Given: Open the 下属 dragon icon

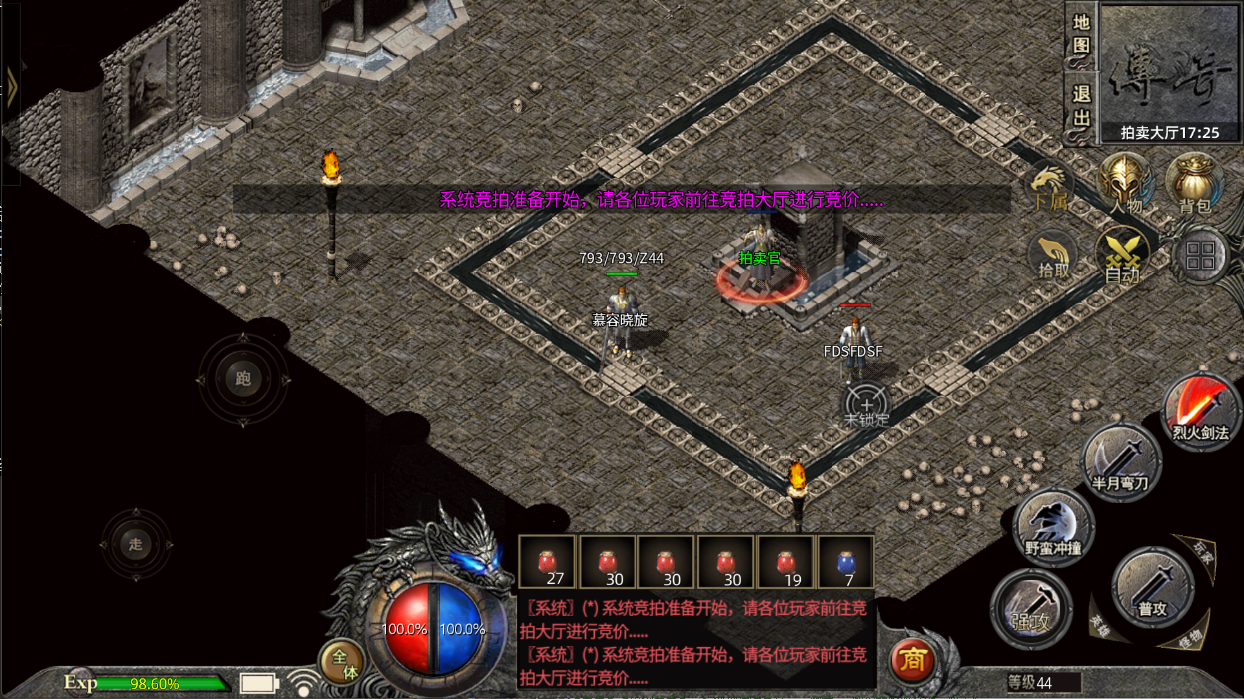Looking at the screenshot, I should click(1049, 187).
